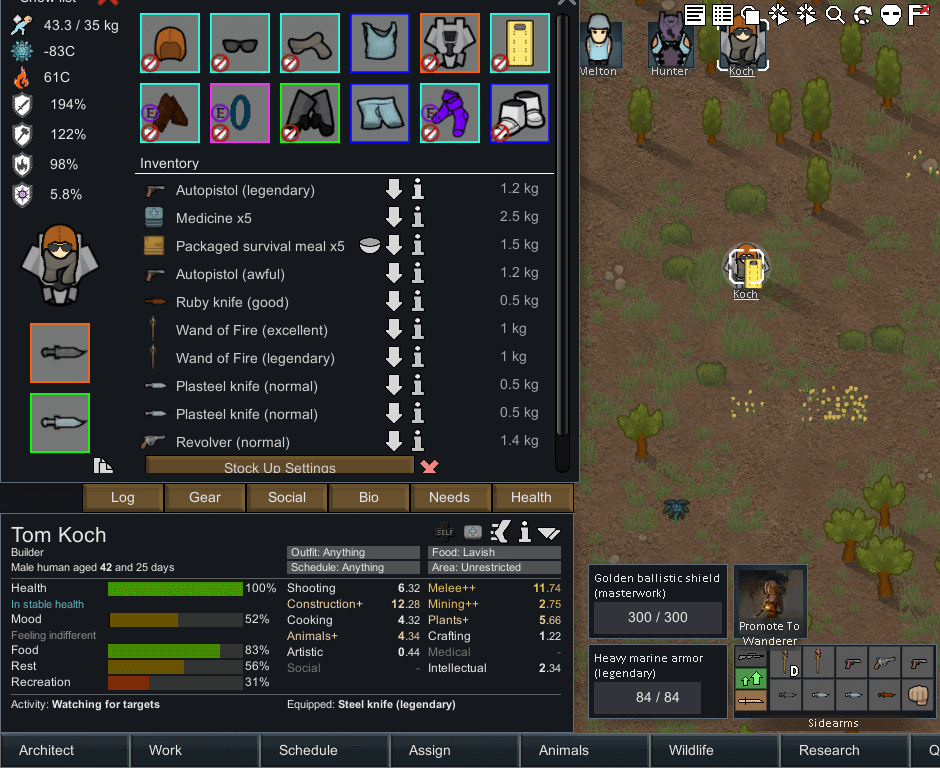Click the Stock Up Settings button

(280, 467)
